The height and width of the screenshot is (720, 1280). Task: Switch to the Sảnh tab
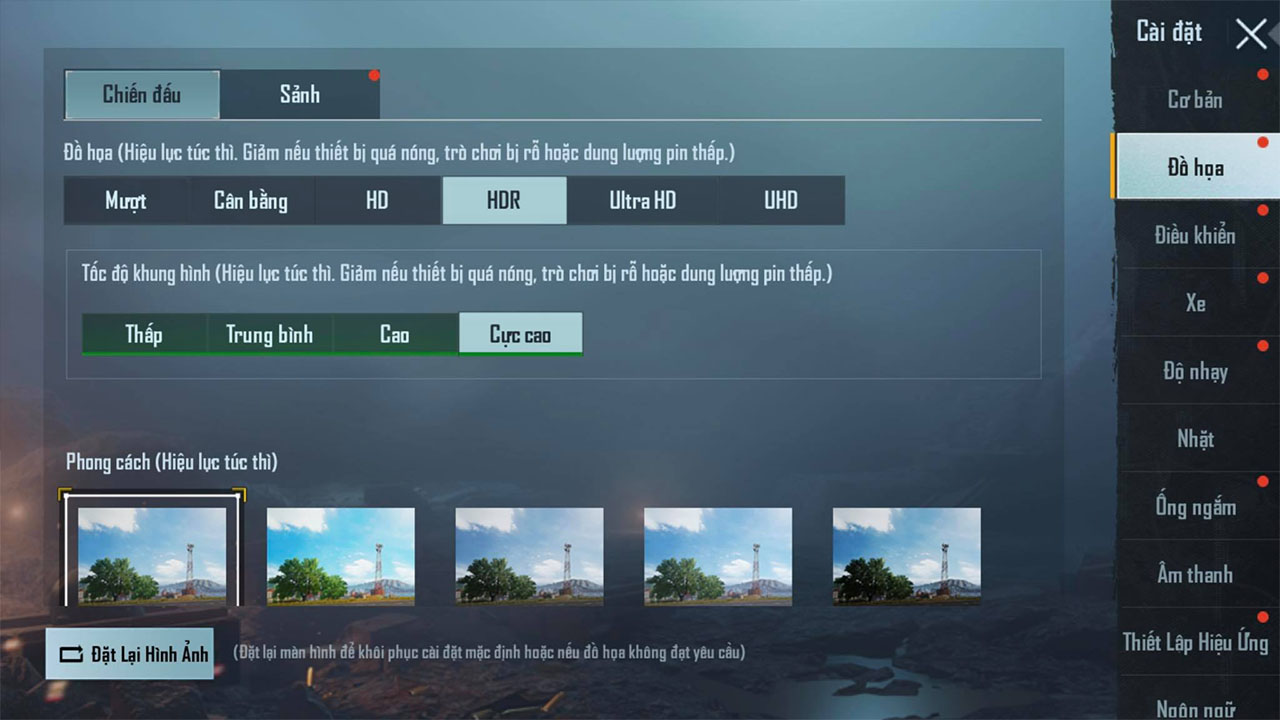(299, 94)
